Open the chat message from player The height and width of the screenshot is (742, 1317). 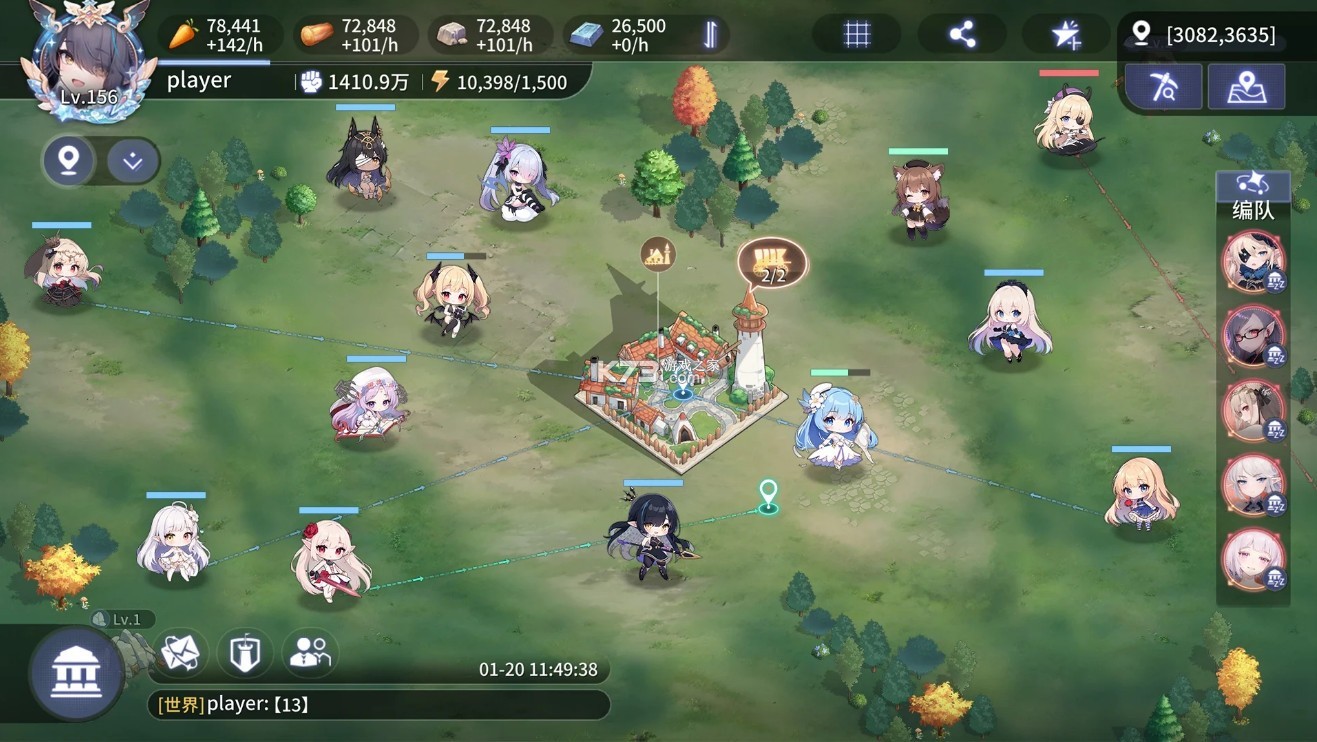[280, 704]
